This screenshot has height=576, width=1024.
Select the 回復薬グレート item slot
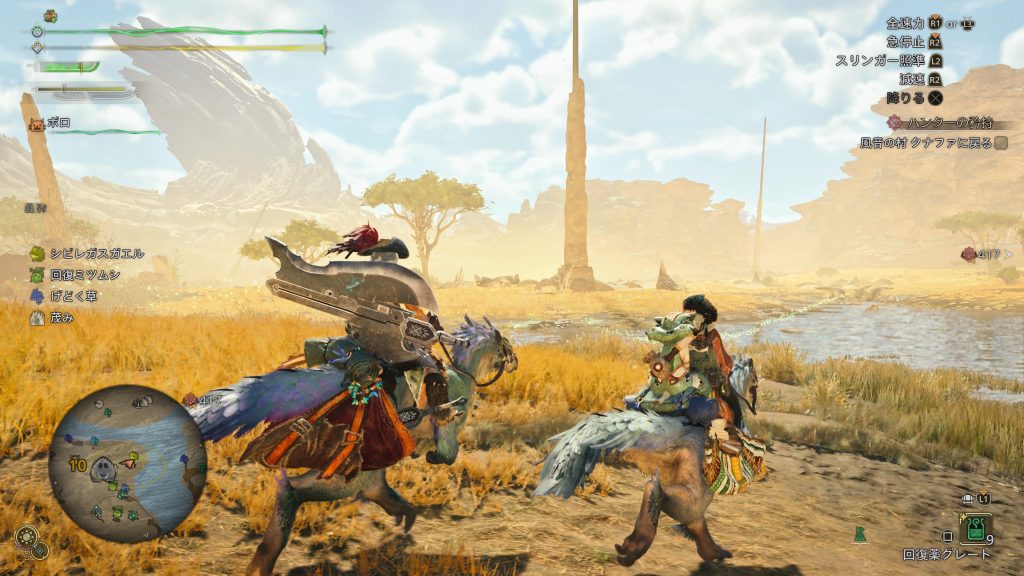975,529
